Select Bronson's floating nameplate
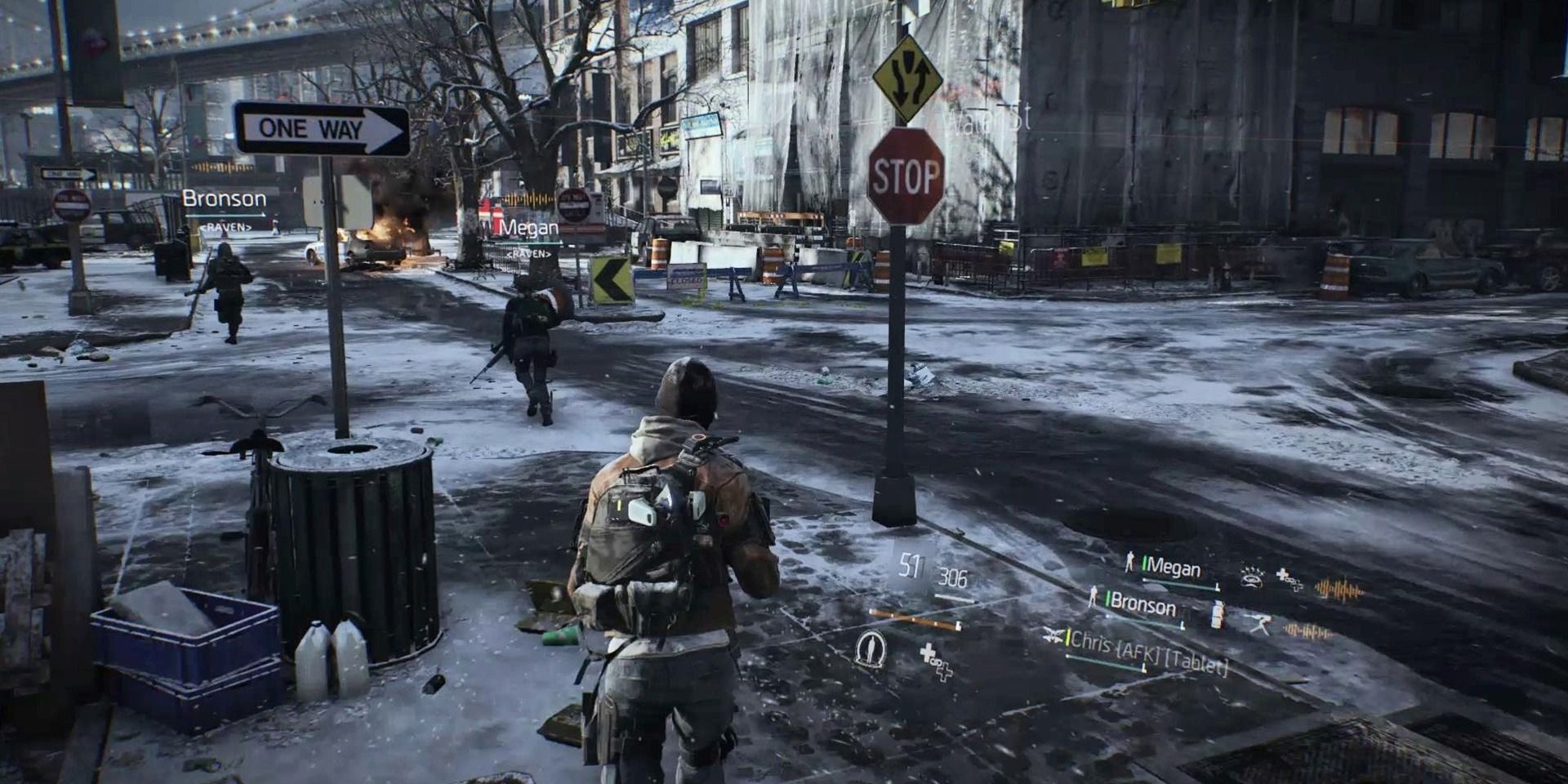 [224, 199]
